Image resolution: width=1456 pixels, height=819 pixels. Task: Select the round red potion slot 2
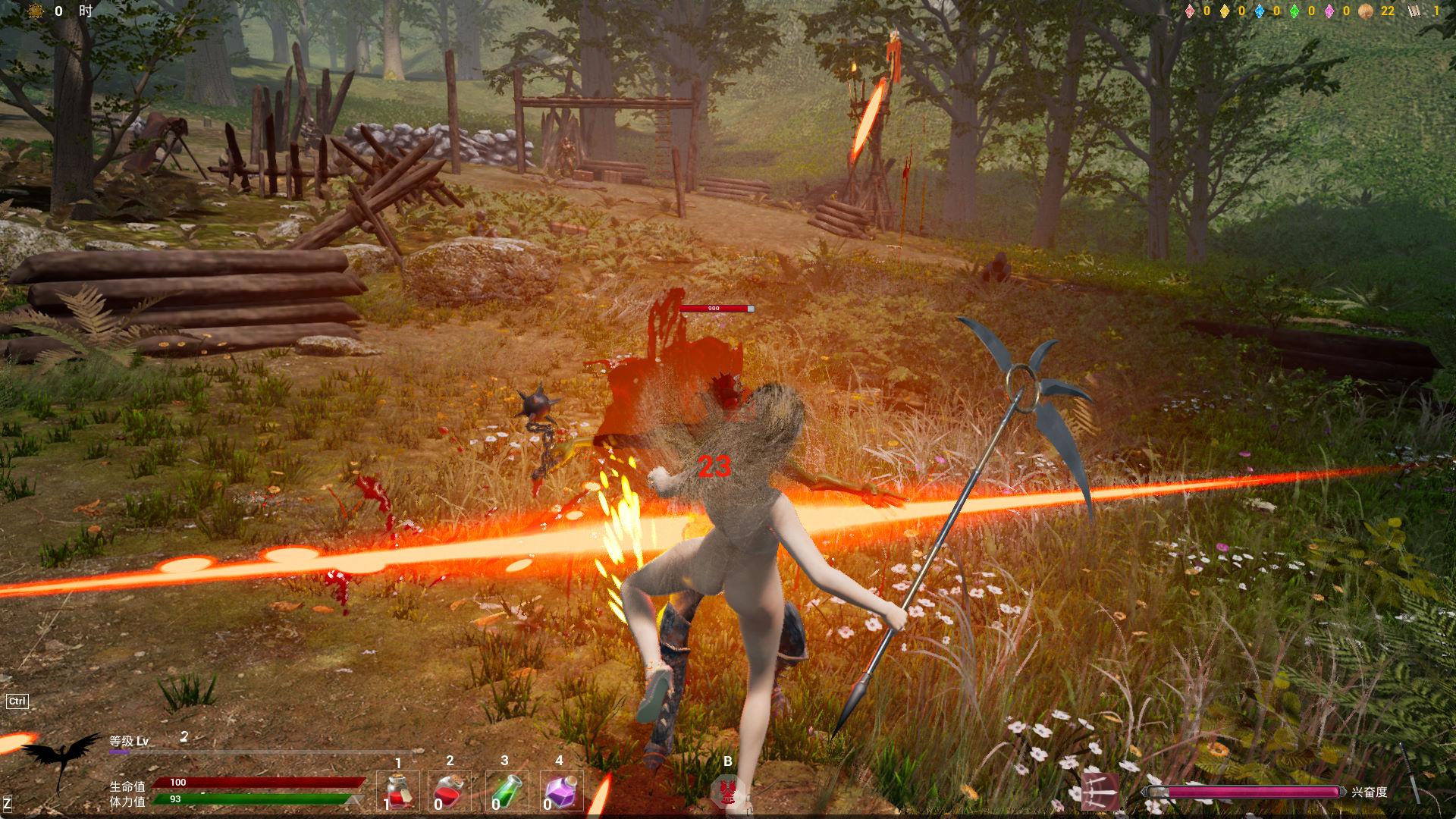[x=450, y=791]
